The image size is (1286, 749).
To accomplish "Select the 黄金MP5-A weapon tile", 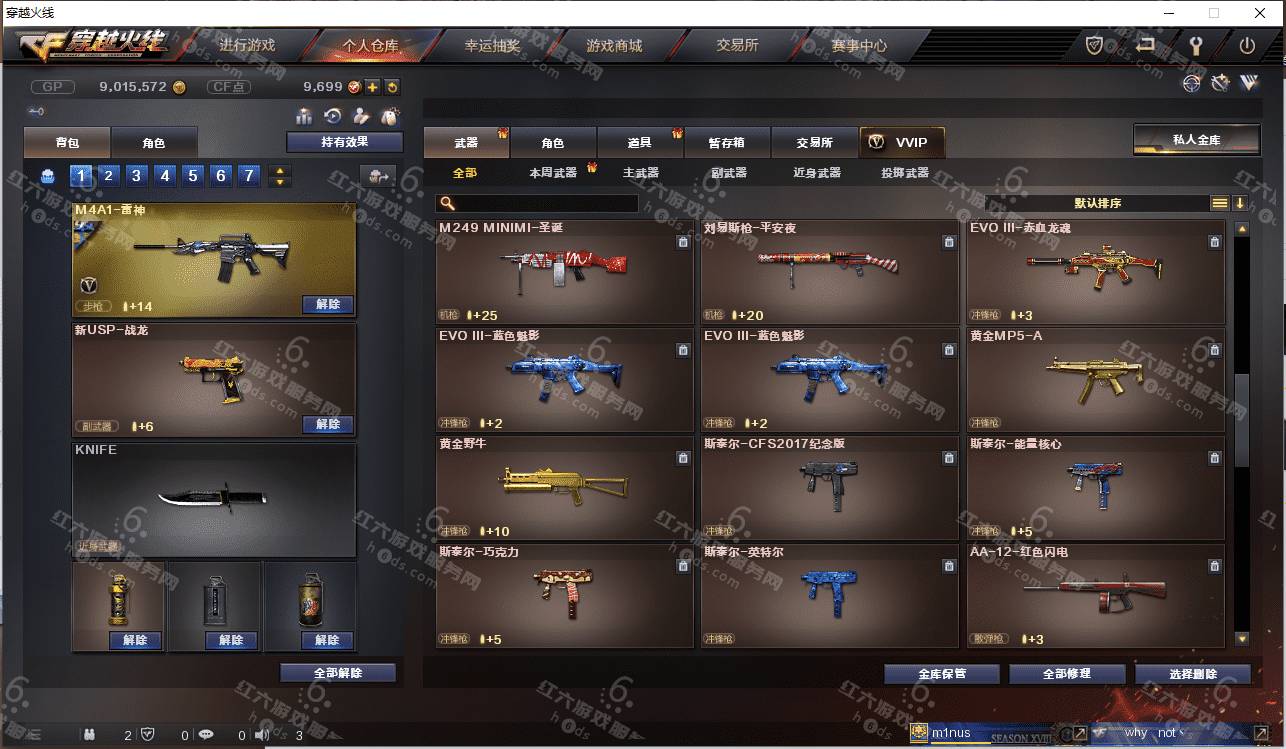I will coord(1095,379).
